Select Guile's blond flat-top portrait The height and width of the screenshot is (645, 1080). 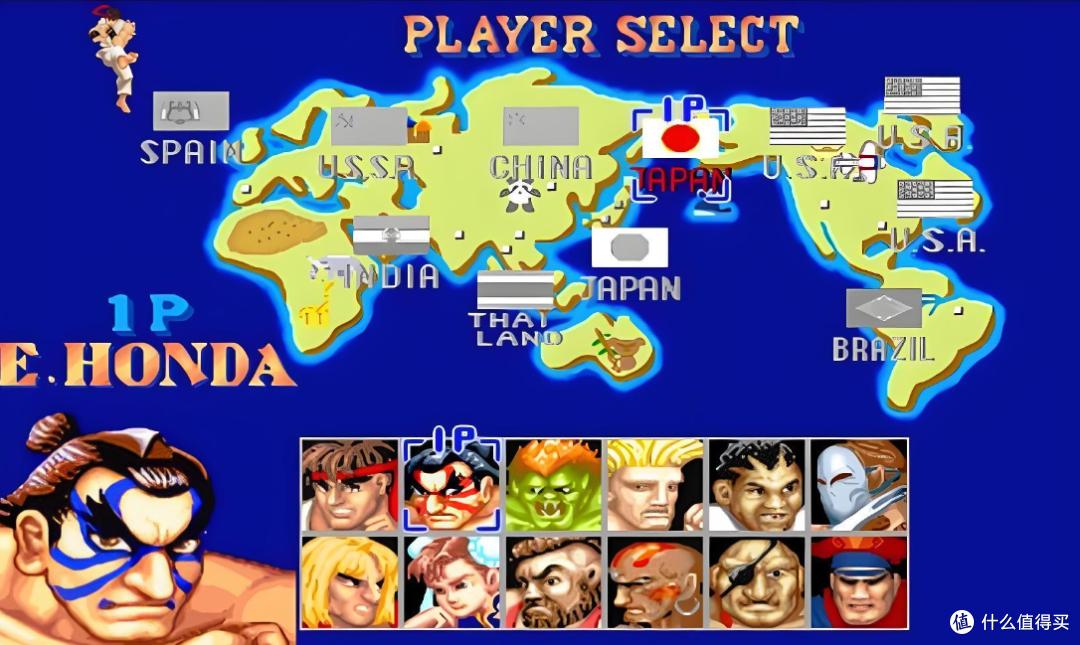pyautogui.click(x=655, y=485)
